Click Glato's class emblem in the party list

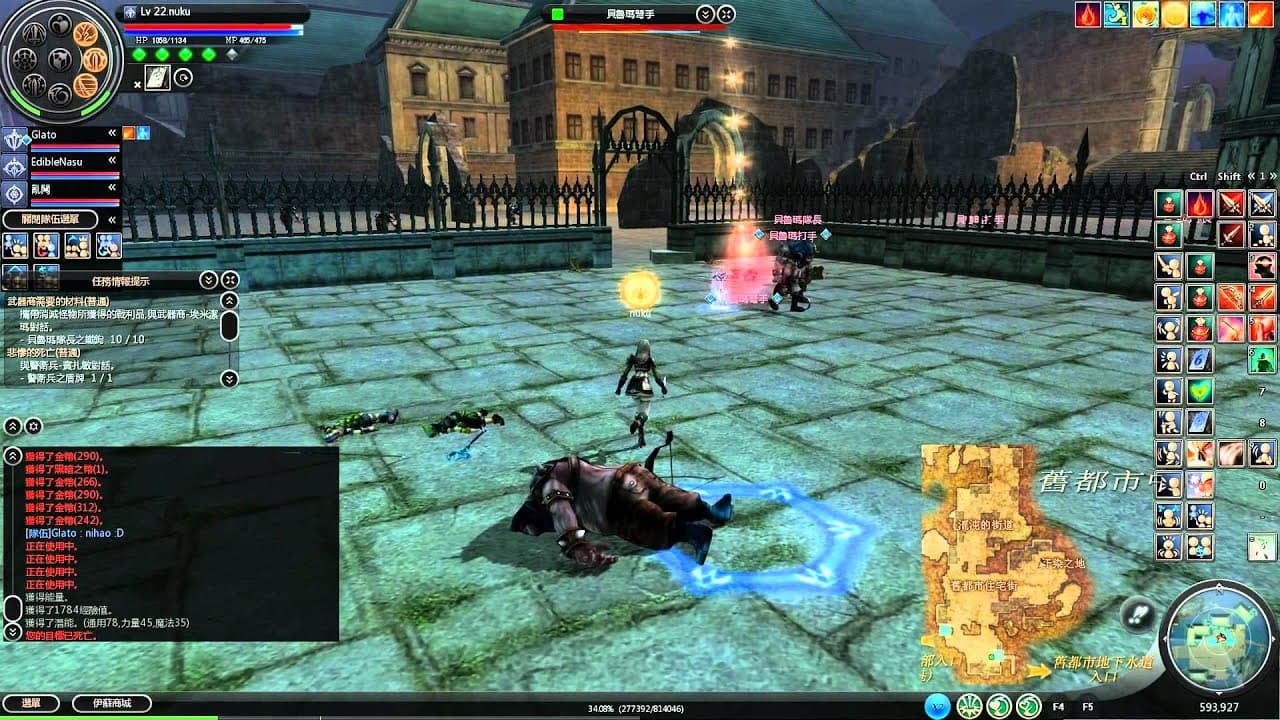tap(15, 138)
